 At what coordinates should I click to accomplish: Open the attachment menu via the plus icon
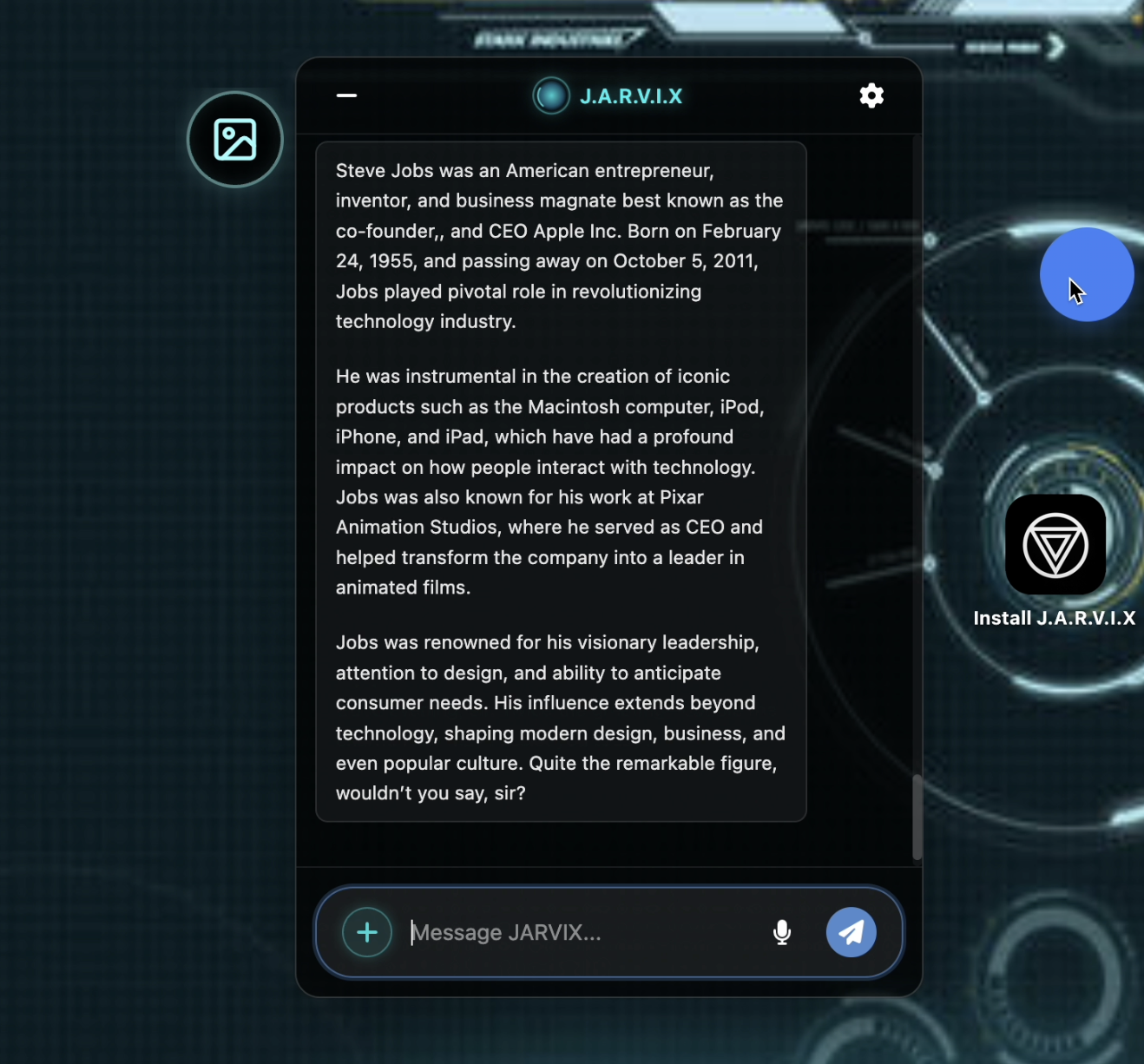tap(367, 932)
